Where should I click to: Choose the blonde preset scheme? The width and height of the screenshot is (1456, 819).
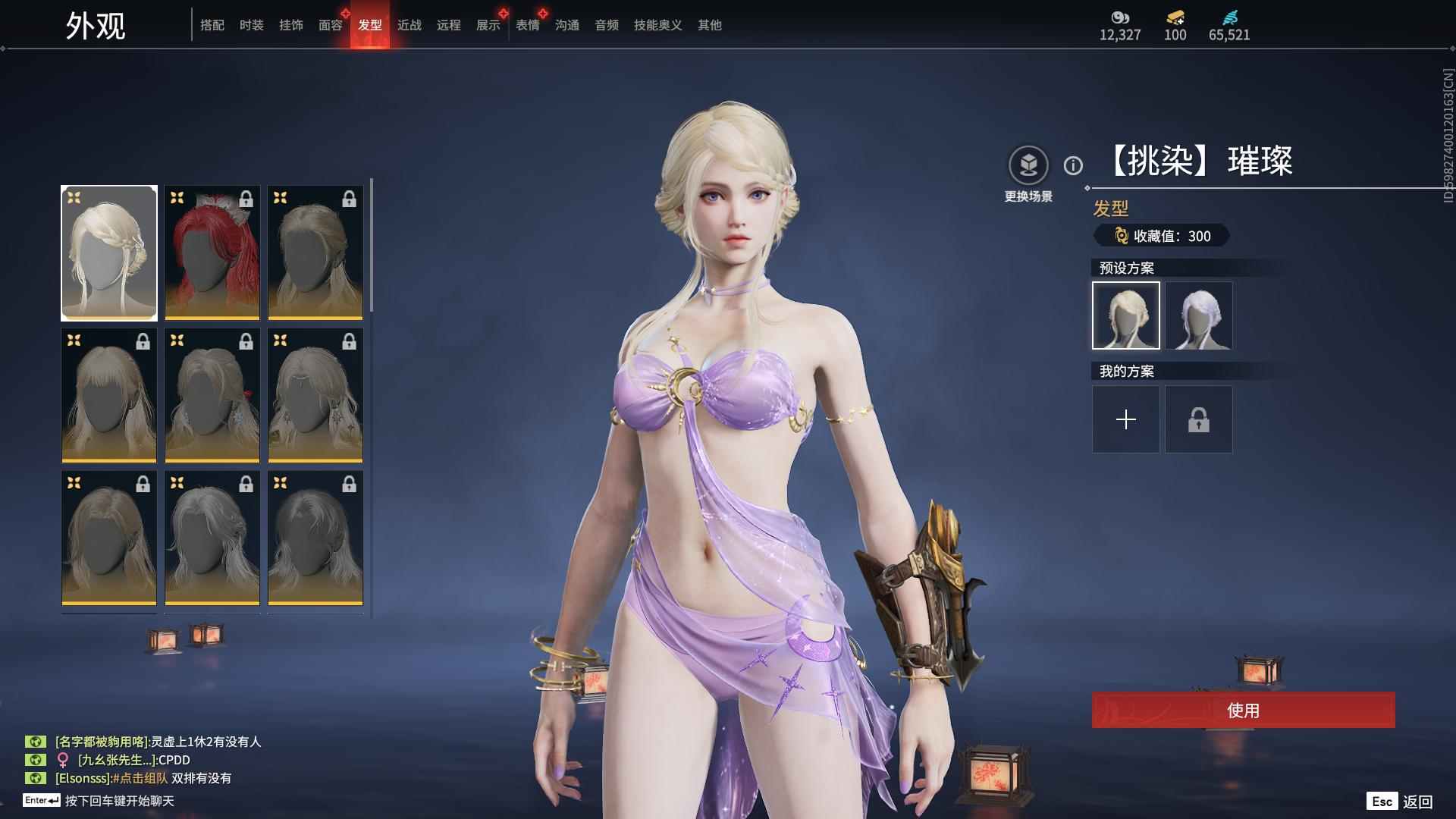click(x=1126, y=315)
